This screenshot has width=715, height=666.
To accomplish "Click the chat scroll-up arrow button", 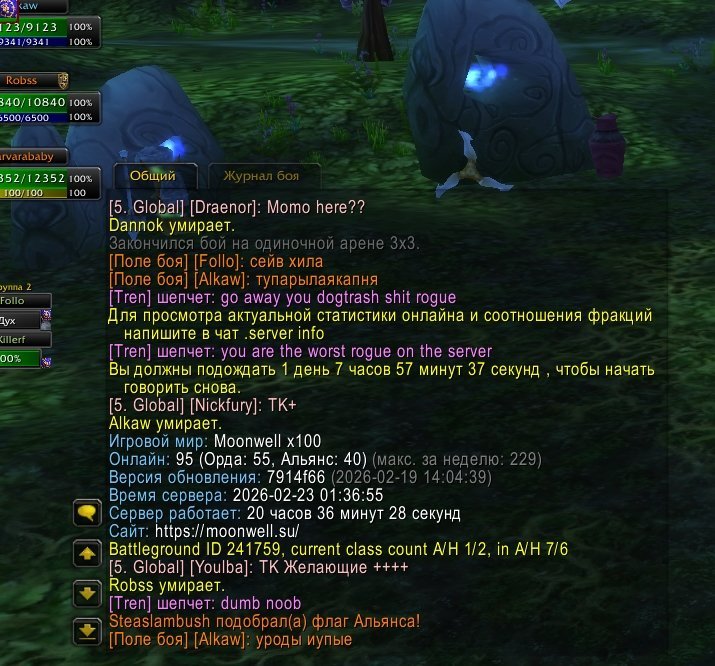I will 87,552.
